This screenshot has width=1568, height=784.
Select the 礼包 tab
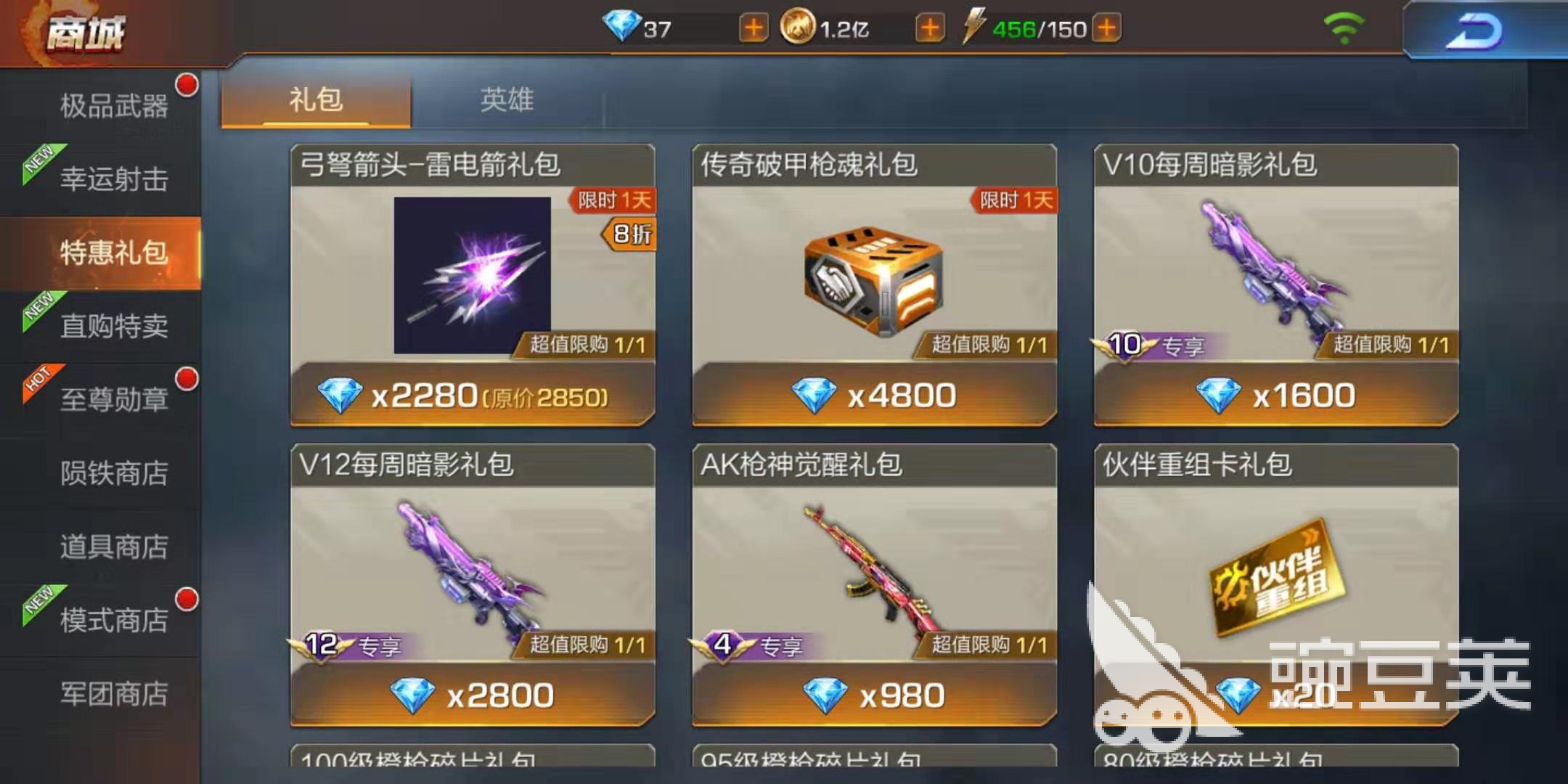(x=316, y=100)
